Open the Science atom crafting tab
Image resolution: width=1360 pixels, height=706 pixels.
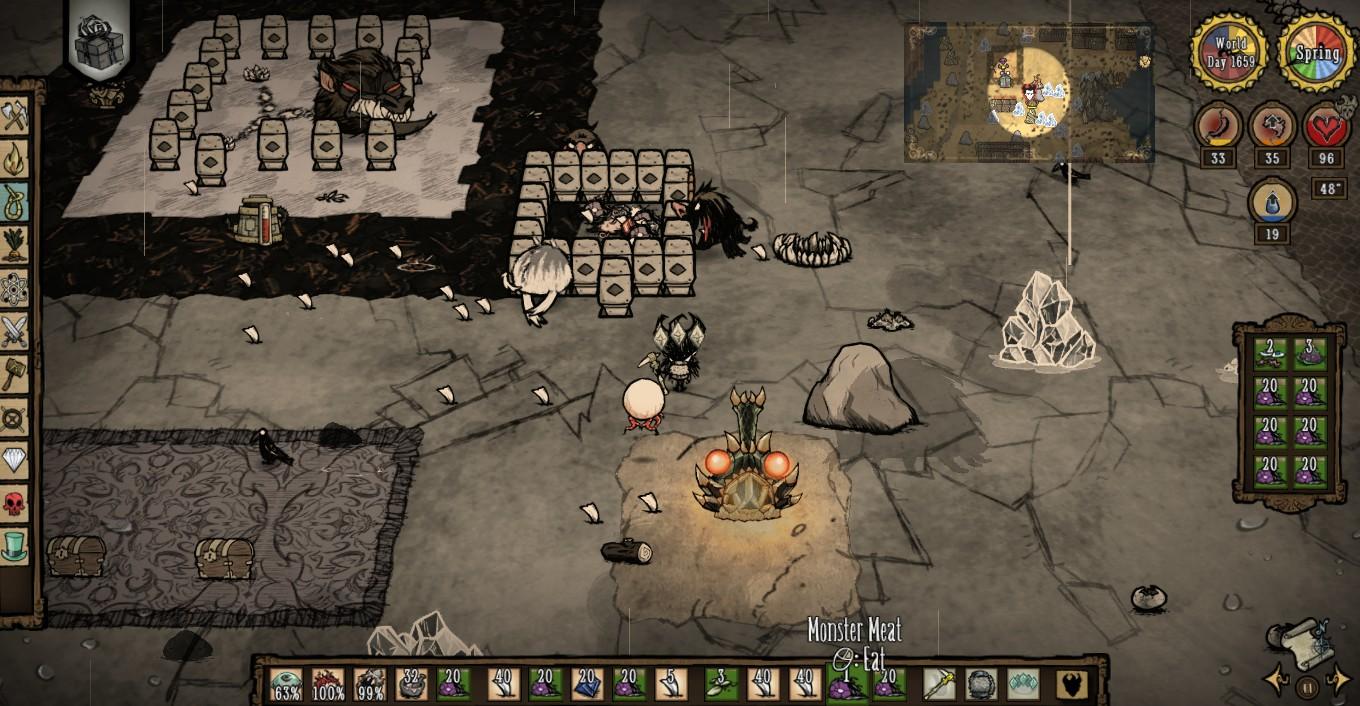[15, 288]
